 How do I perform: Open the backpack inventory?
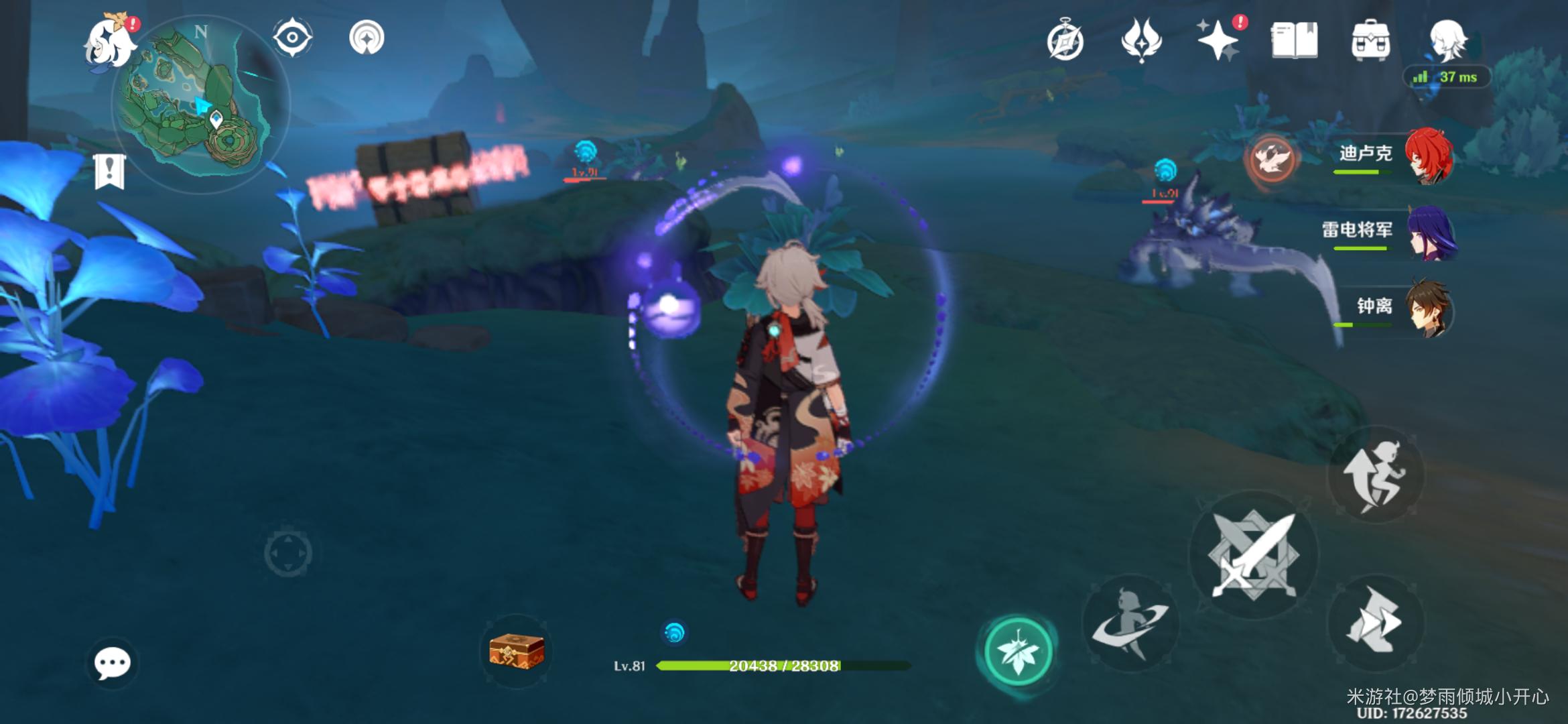1371,40
